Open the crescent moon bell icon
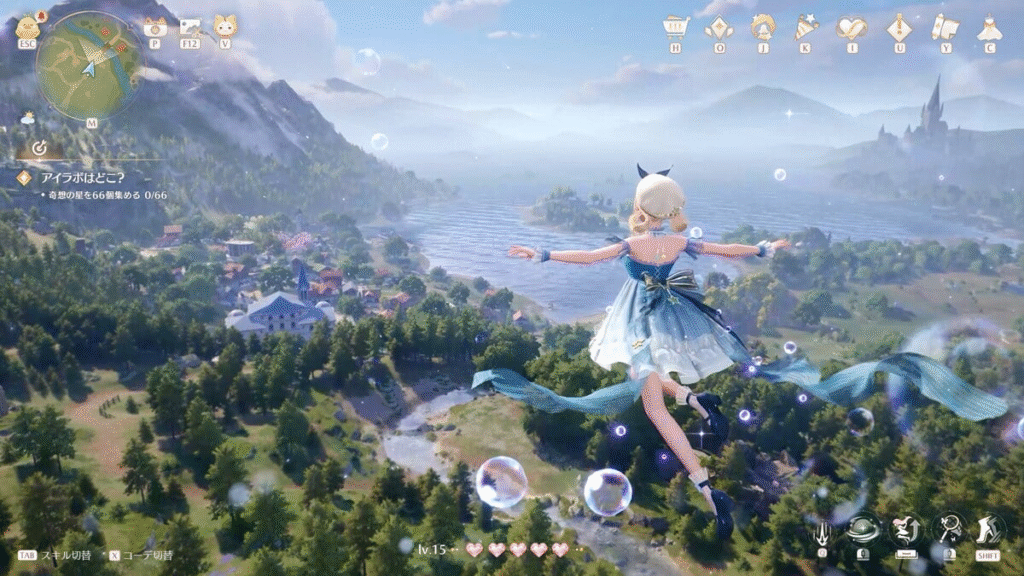Viewport: 1024px width, 576px height. [x=763, y=27]
